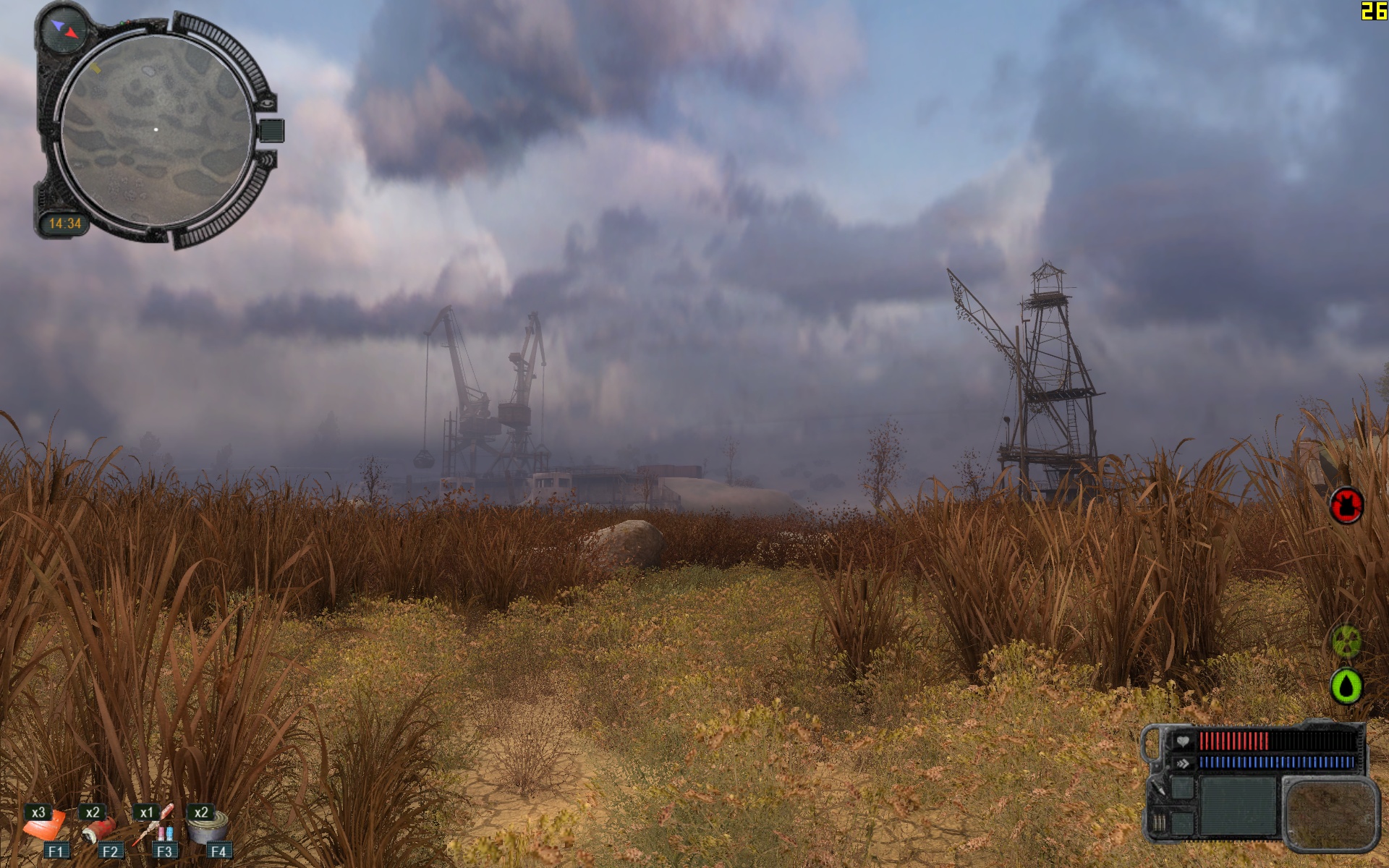This screenshot has width=1389, height=868.
Task: Click the red armor damage warning icon
Action: (1346, 505)
